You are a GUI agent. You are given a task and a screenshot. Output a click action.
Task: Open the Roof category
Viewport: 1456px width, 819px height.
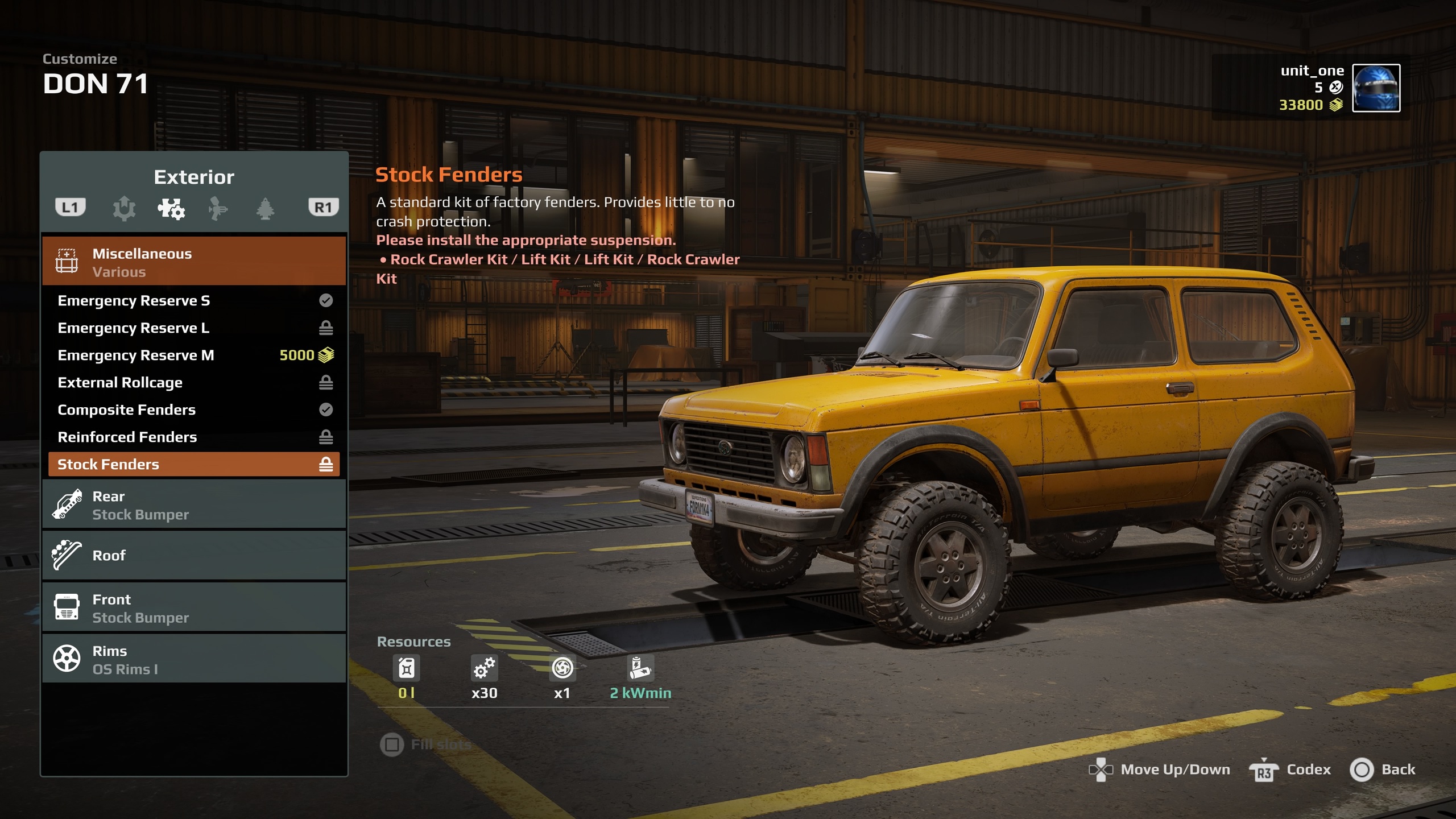click(193, 555)
